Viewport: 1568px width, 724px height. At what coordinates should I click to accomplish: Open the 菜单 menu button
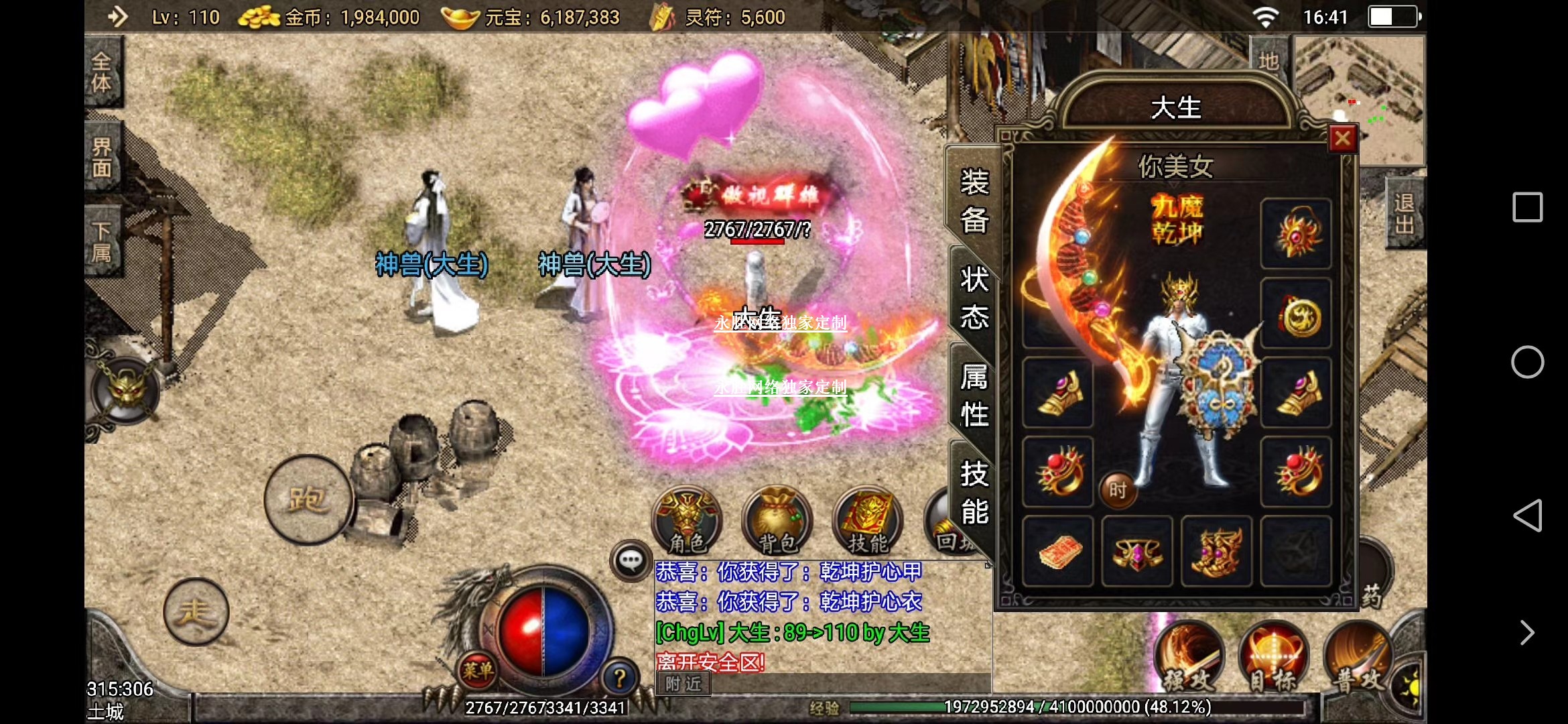478,670
